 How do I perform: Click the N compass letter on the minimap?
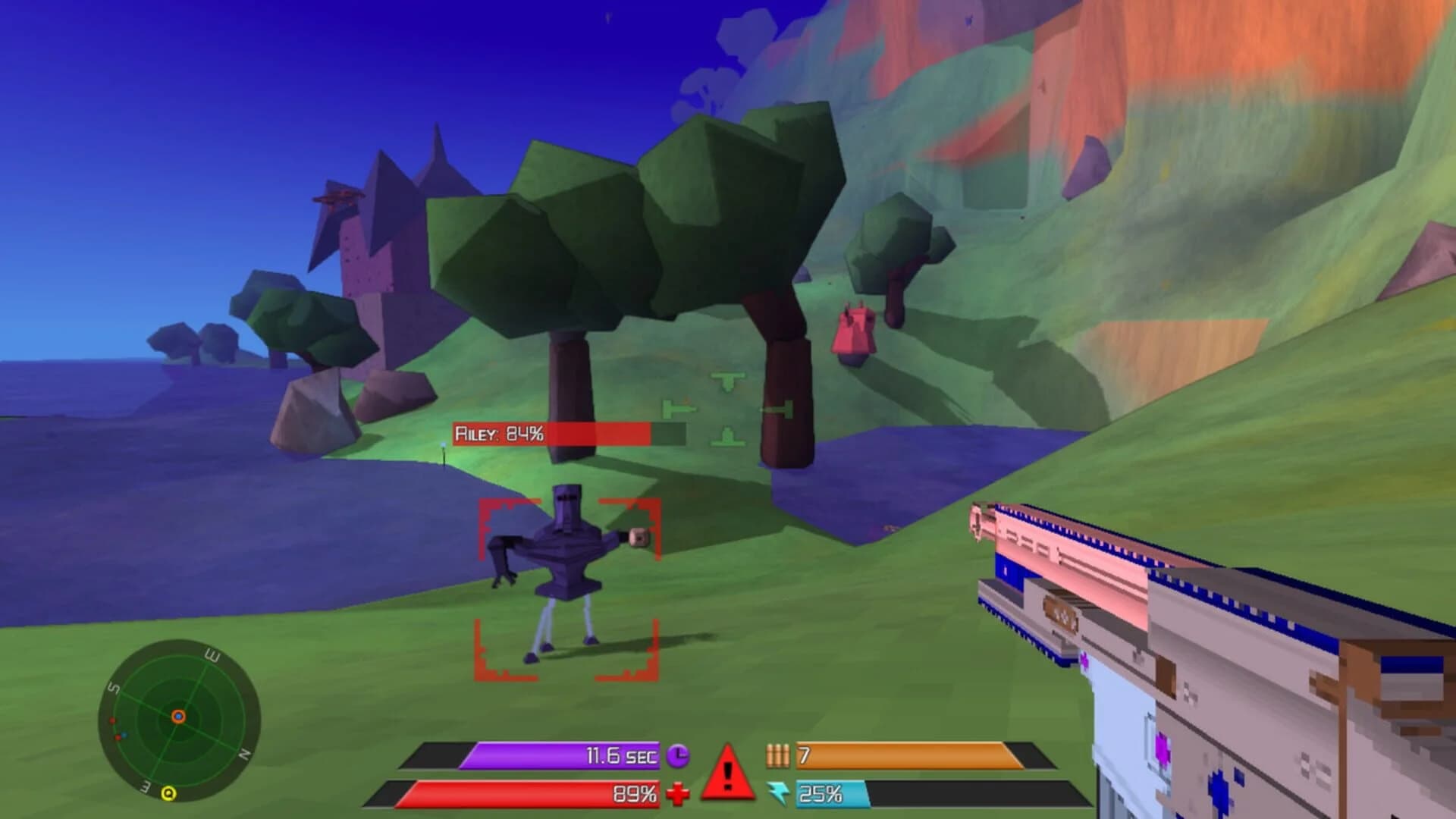click(246, 752)
